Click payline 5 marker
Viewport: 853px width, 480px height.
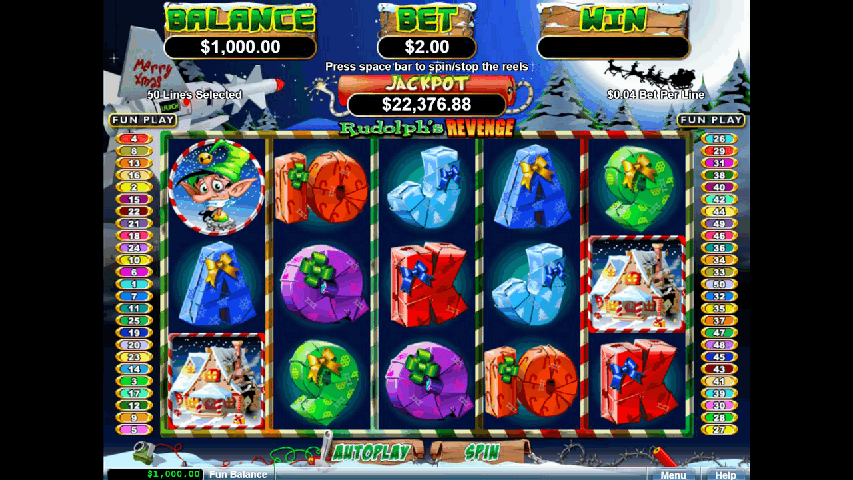coord(133,429)
